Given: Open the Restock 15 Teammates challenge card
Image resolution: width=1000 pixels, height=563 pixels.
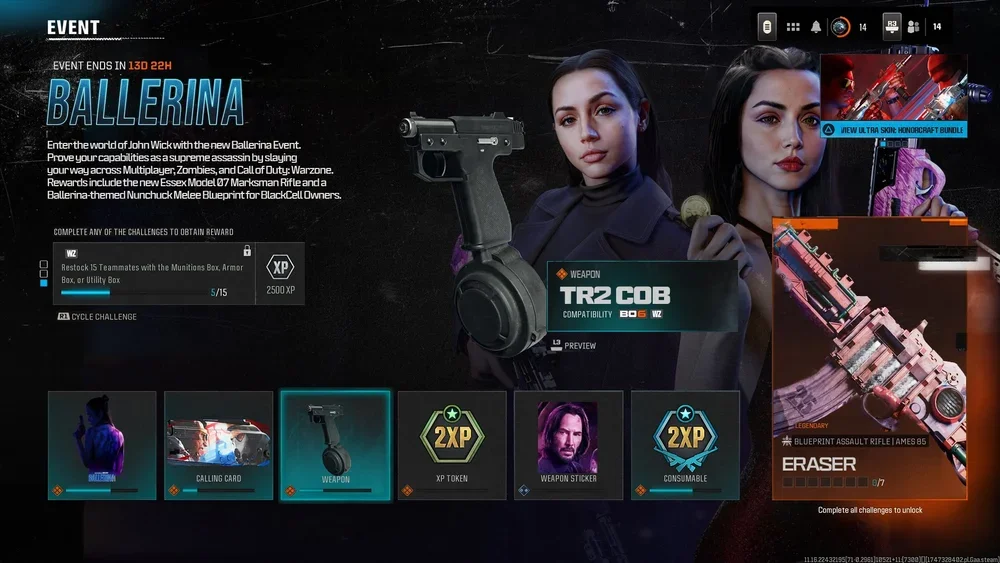Looking at the screenshot, I should tap(153, 272).
